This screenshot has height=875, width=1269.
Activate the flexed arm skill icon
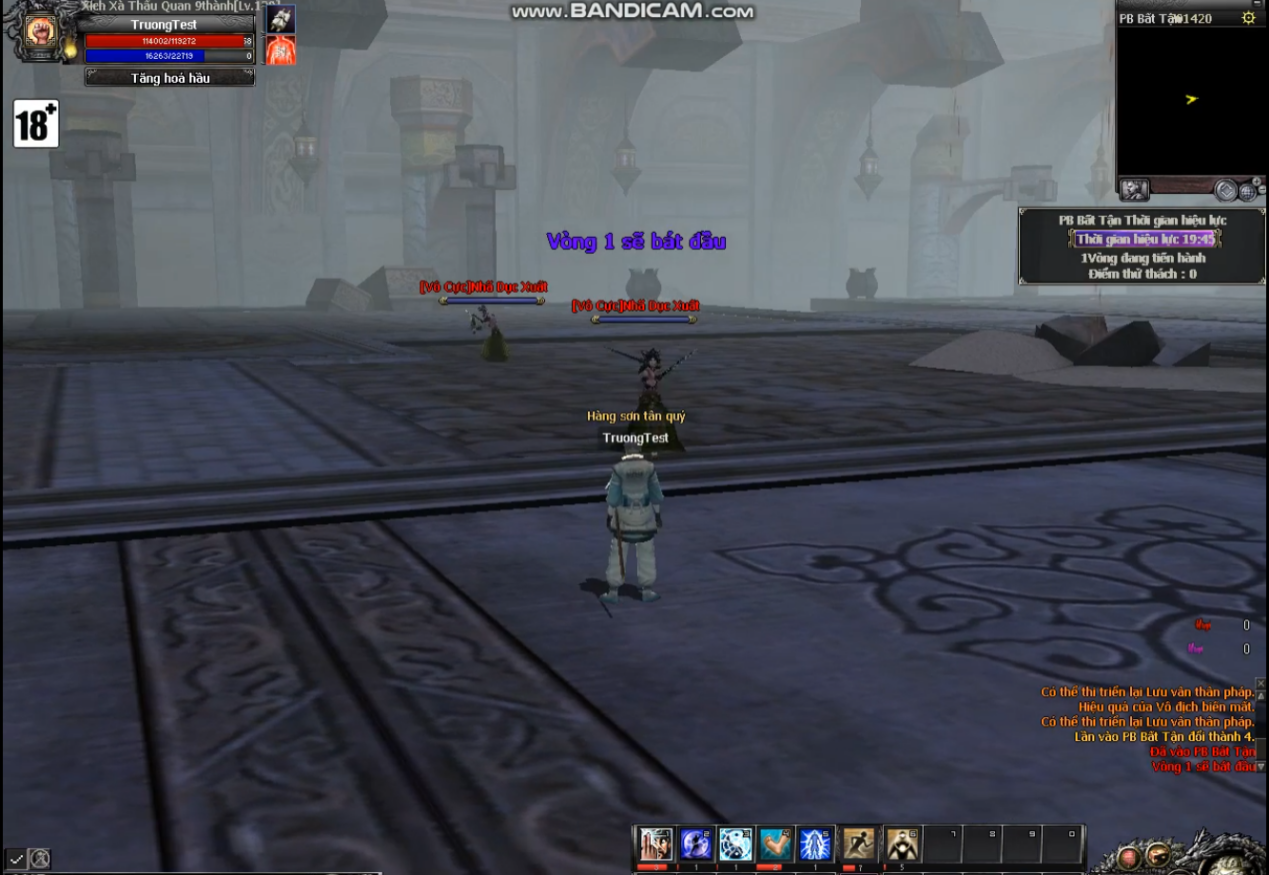pos(776,844)
